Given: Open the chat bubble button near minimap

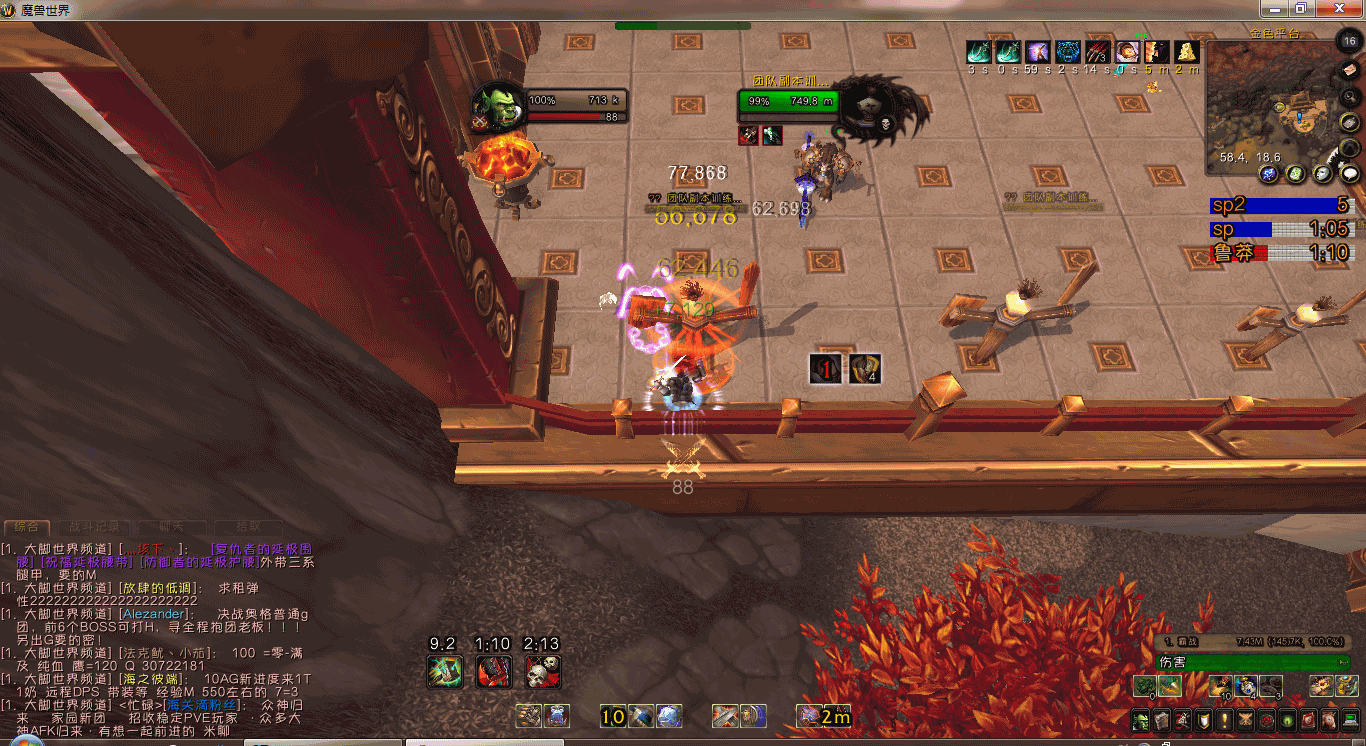Looking at the screenshot, I should pos(1349,173).
